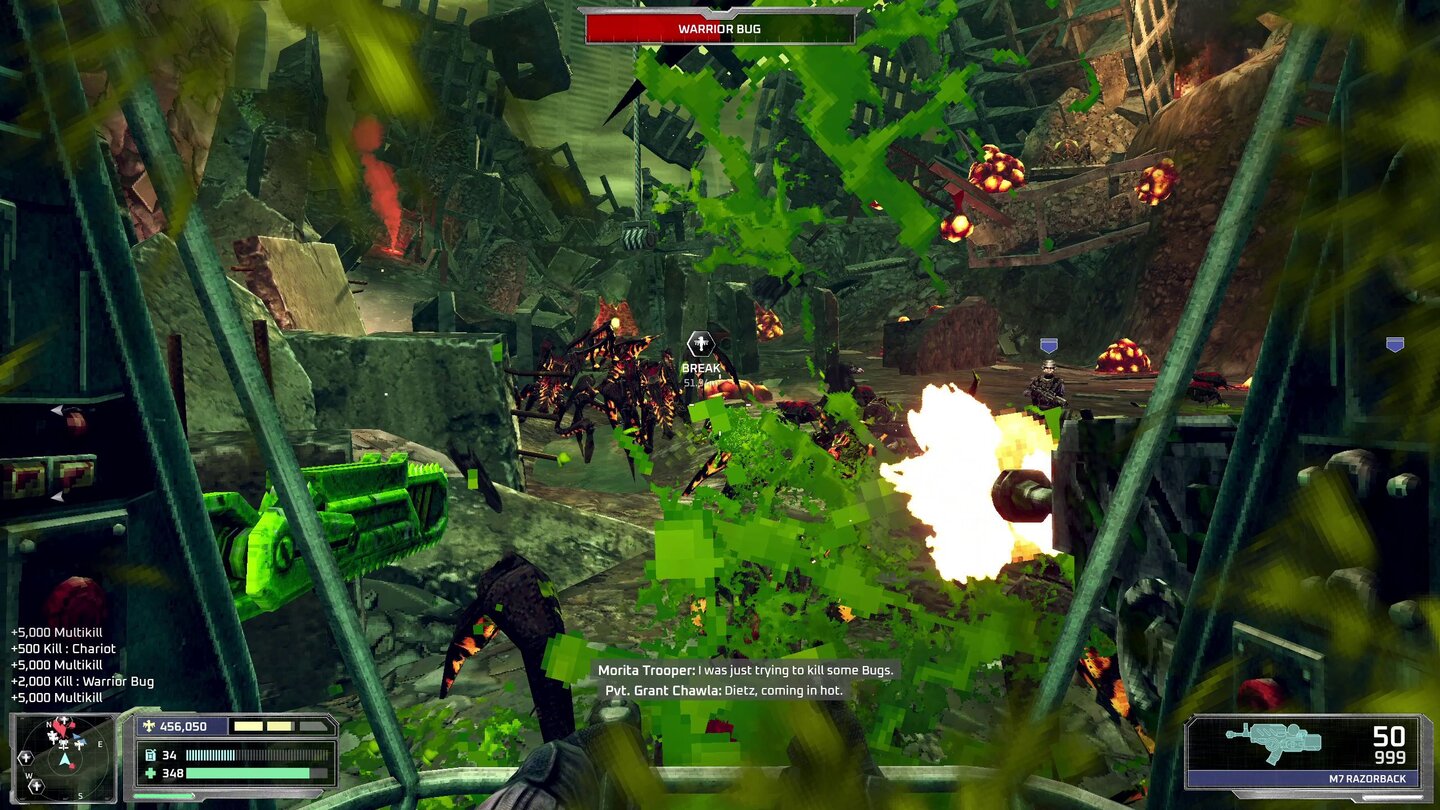Select the health cross icon next to 348
The height and width of the screenshot is (810, 1440).
[x=151, y=773]
